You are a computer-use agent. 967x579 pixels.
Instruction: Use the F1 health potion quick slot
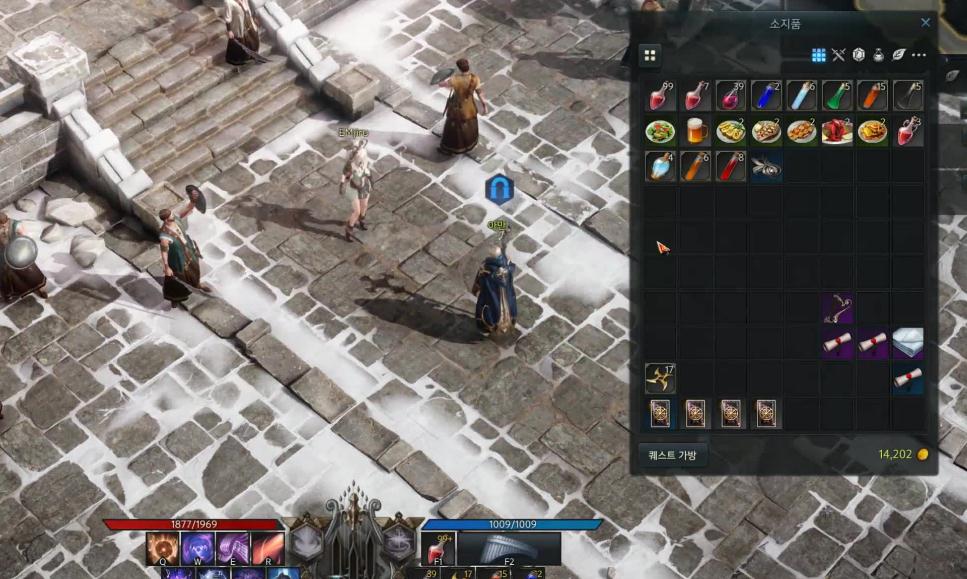tap(437, 549)
